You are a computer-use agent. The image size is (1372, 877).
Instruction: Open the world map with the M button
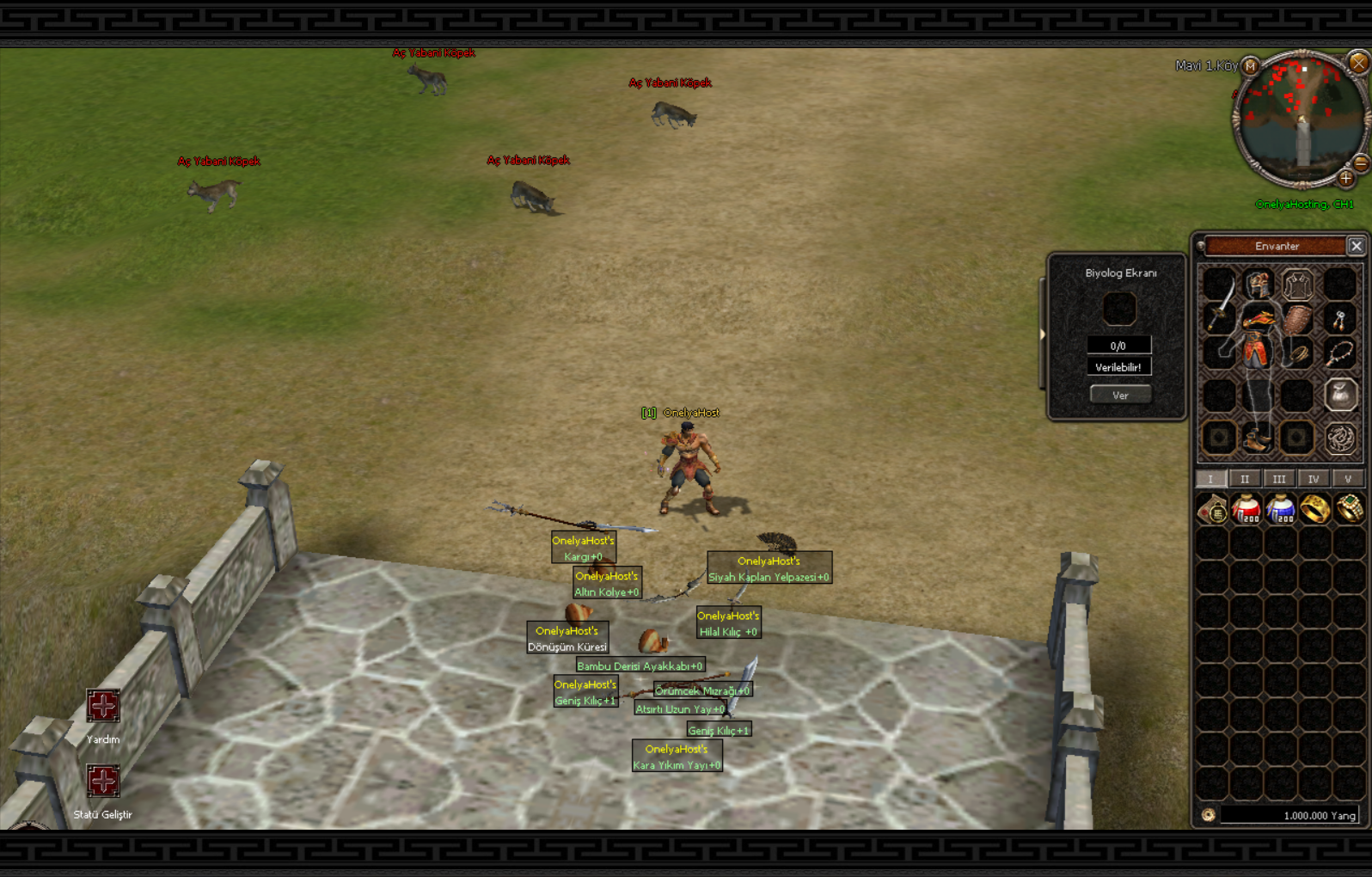(1249, 66)
